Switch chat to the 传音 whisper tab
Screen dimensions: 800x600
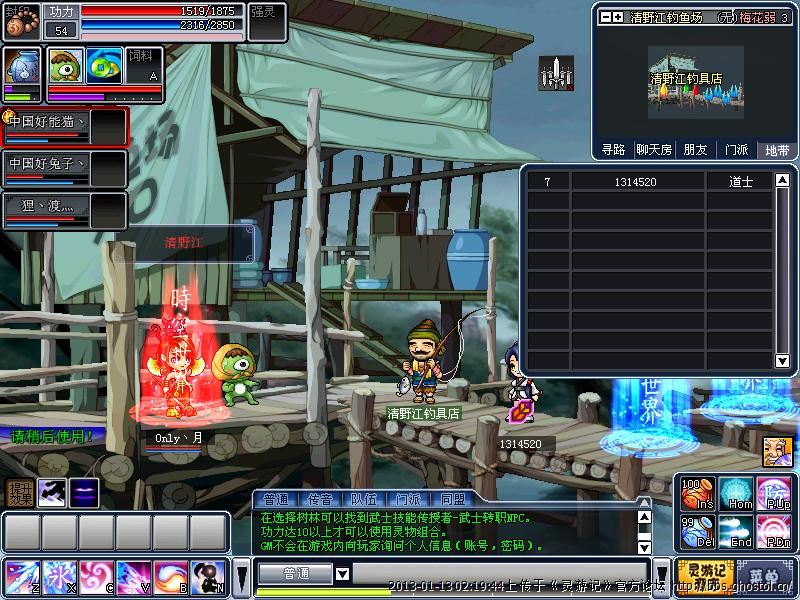(318, 499)
